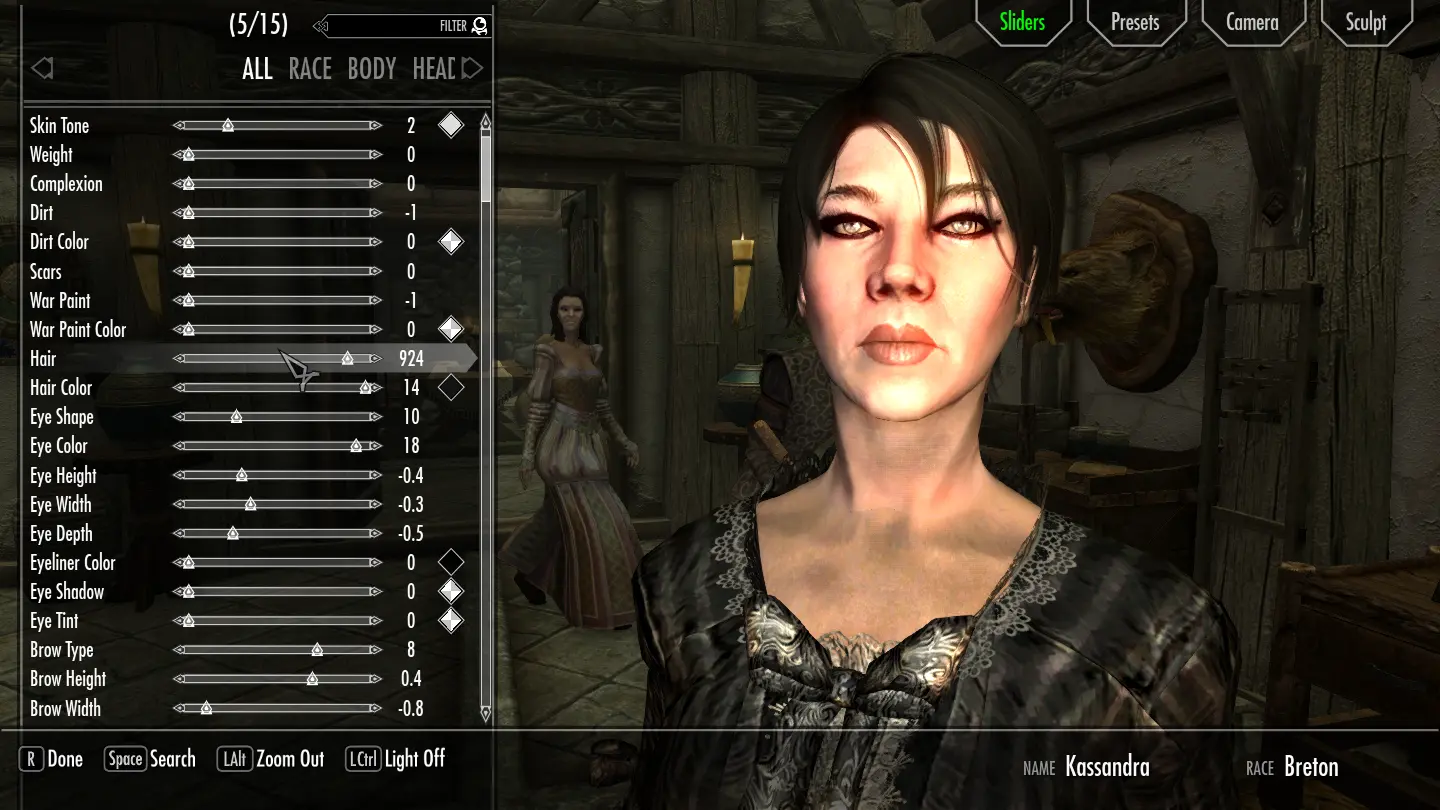Choose the RACE category
The image size is (1440, 810).
310,69
